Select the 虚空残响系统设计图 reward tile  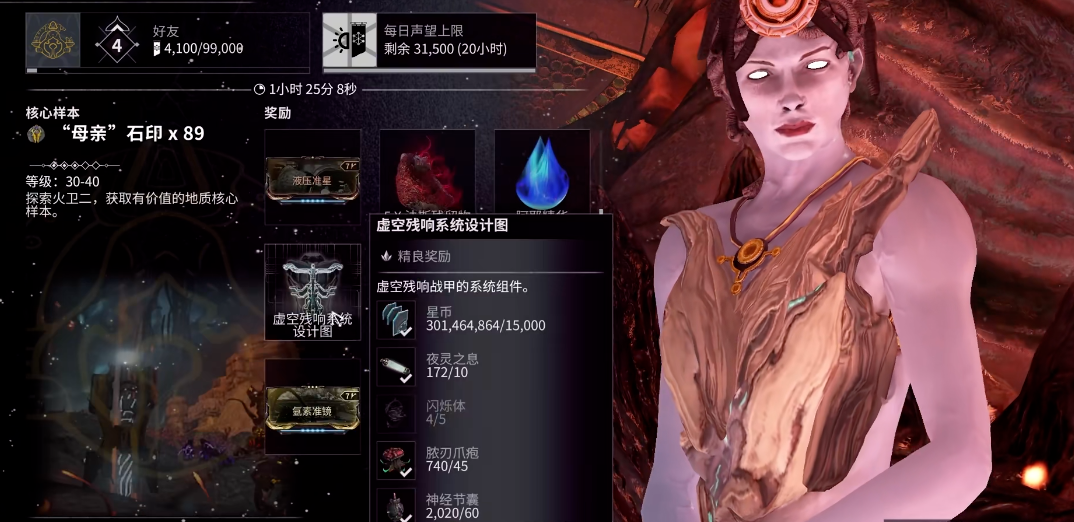pos(312,292)
